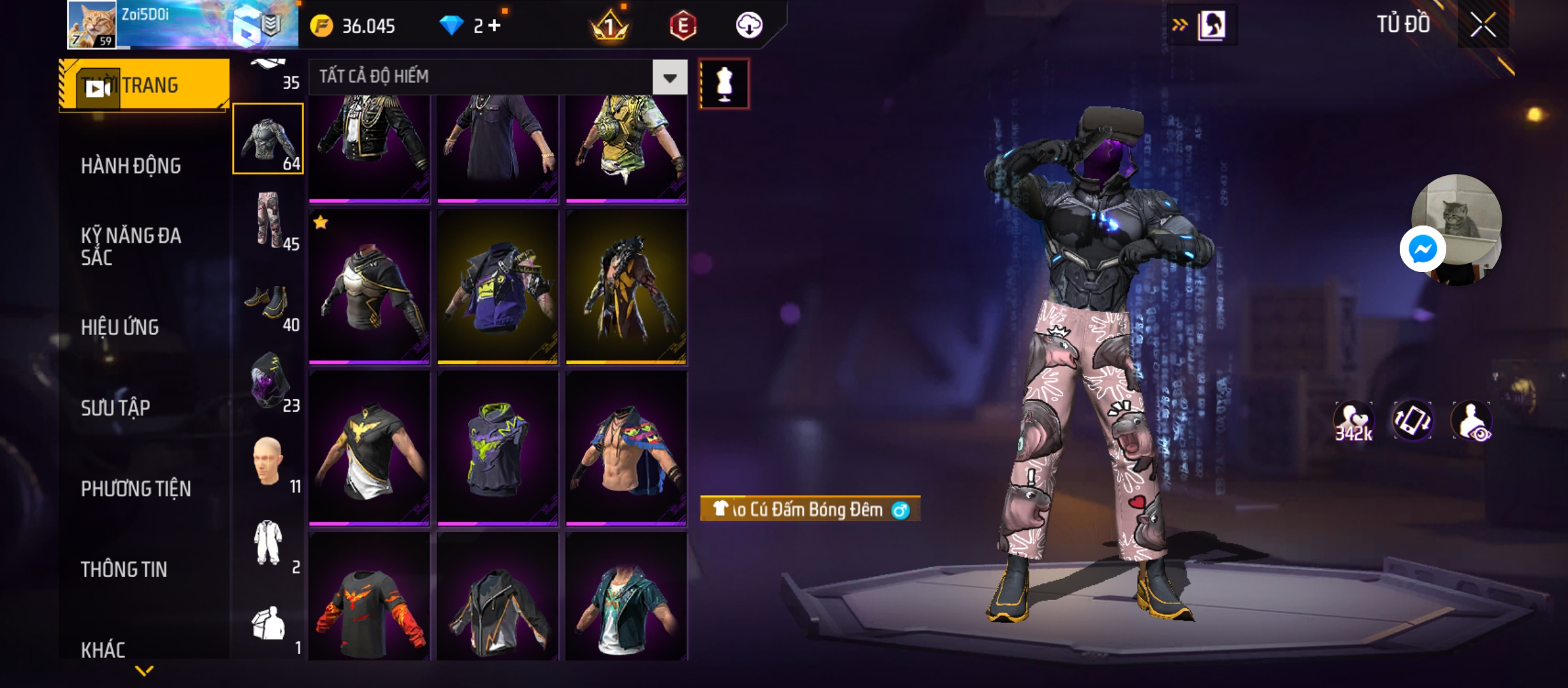Open the head/face category icon
1568x688 pixels.
[x=268, y=462]
